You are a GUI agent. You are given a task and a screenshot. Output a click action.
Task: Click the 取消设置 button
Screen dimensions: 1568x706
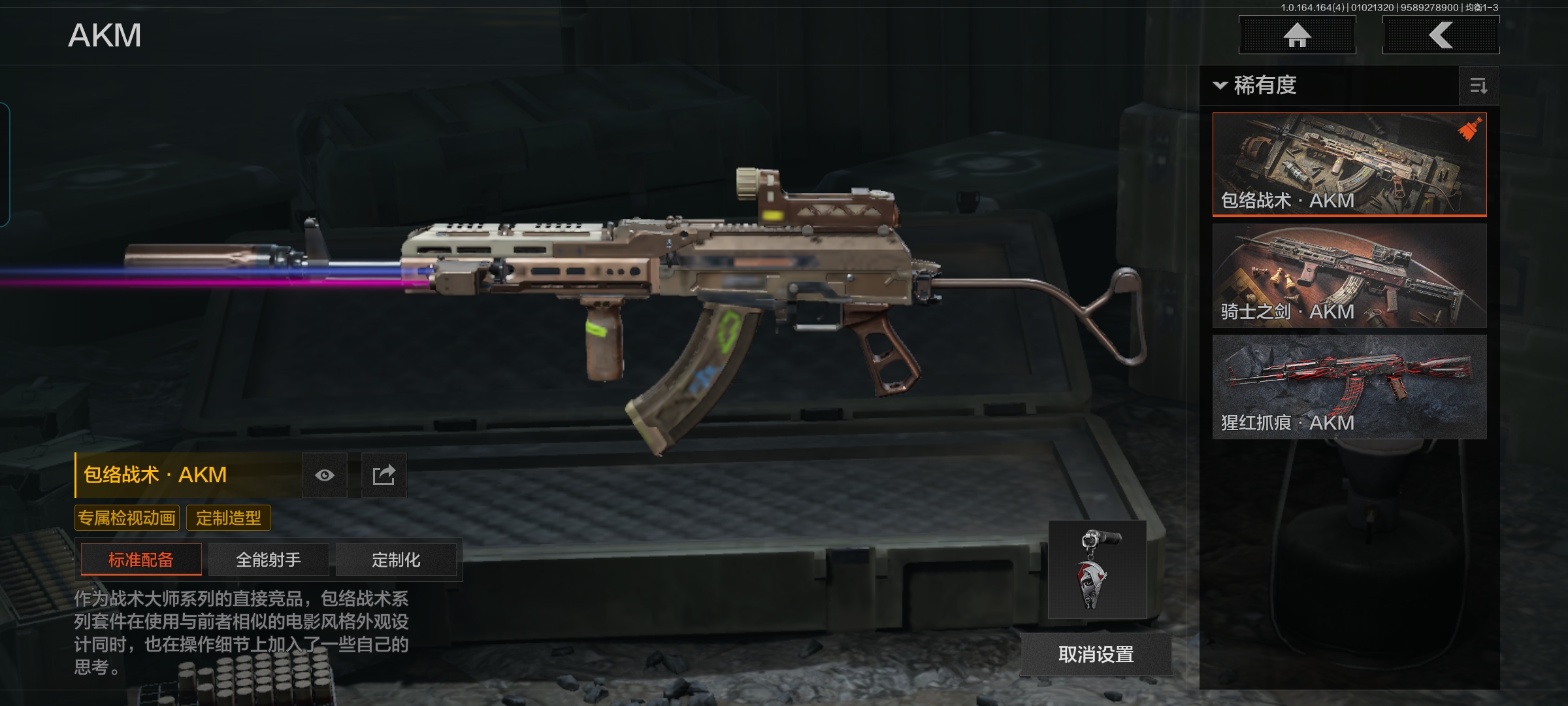click(1096, 654)
